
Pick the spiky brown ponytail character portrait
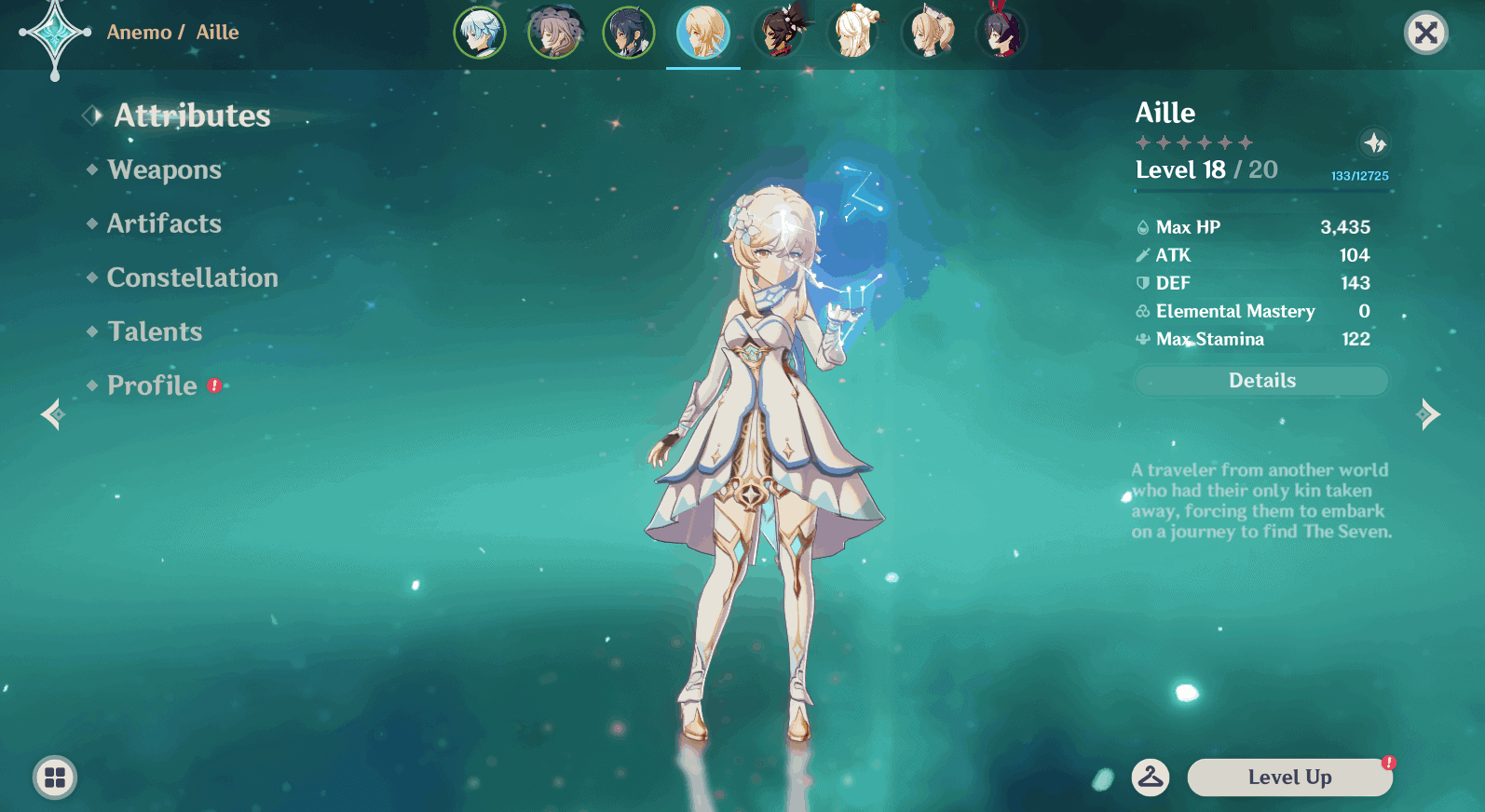coord(779,33)
